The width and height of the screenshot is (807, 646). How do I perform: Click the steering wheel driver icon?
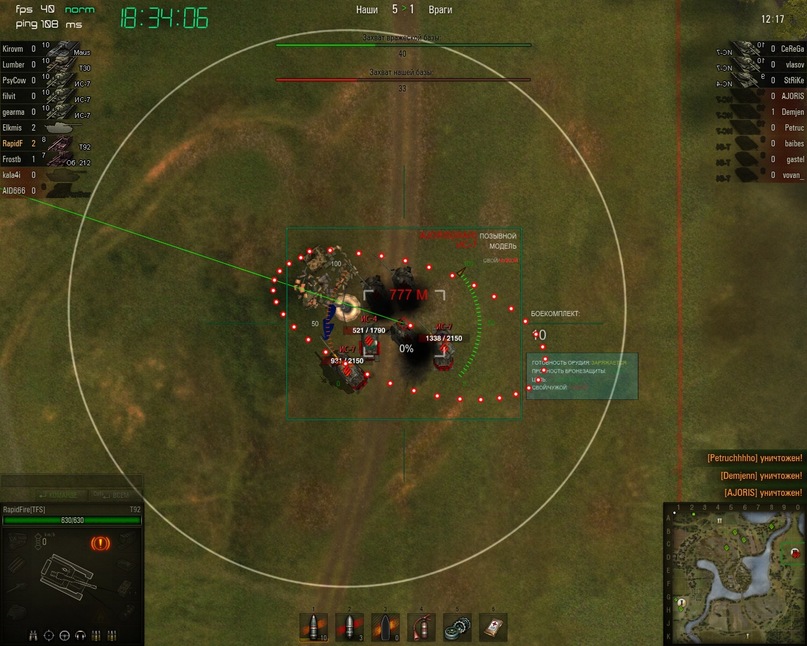click(x=65, y=634)
